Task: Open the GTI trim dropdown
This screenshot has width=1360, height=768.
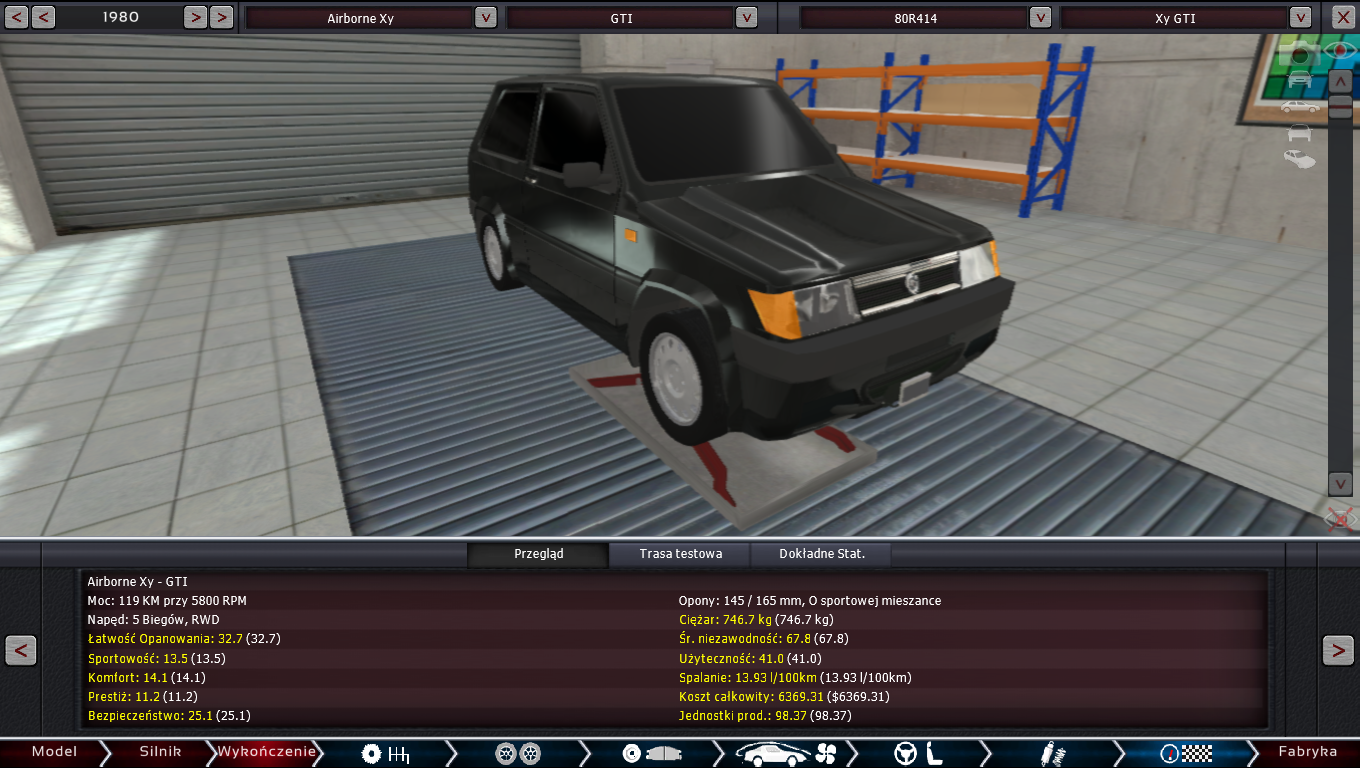Action: (746, 17)
